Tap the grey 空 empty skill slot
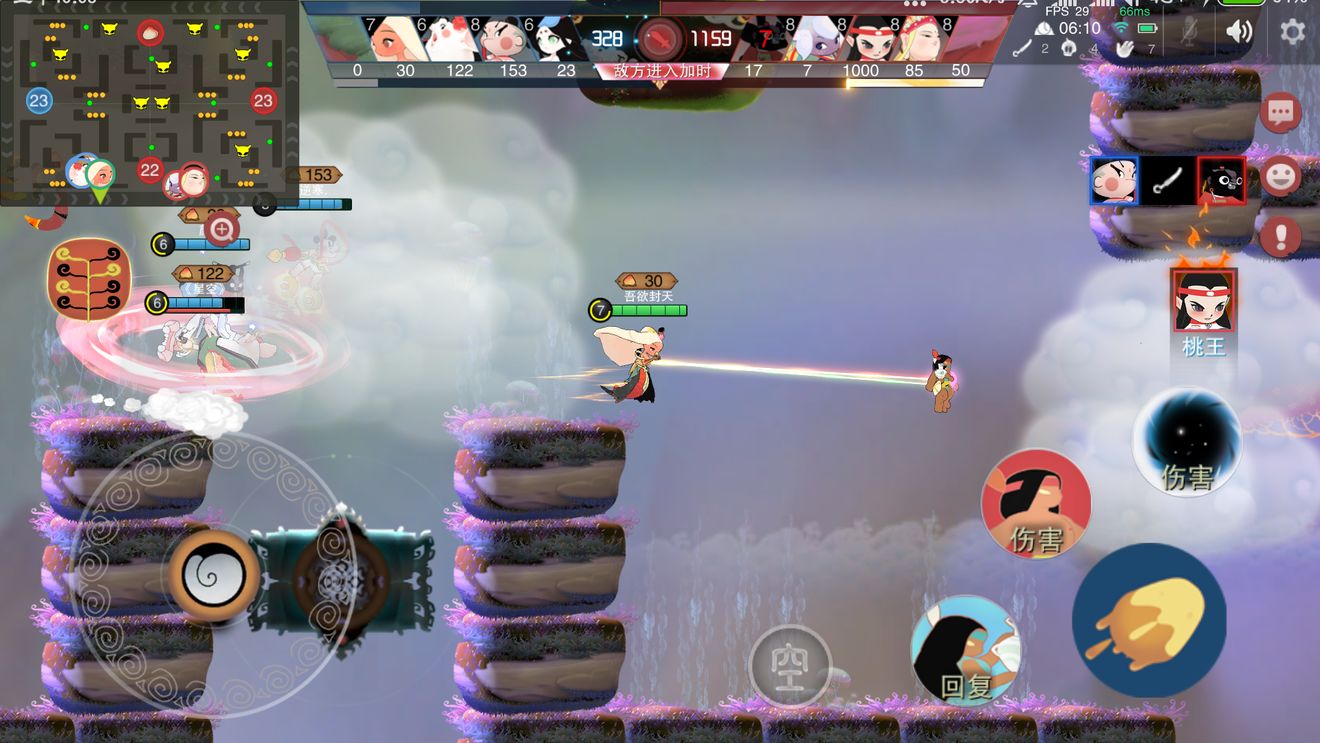The image size is (1320, 743). tap(790, 665)
